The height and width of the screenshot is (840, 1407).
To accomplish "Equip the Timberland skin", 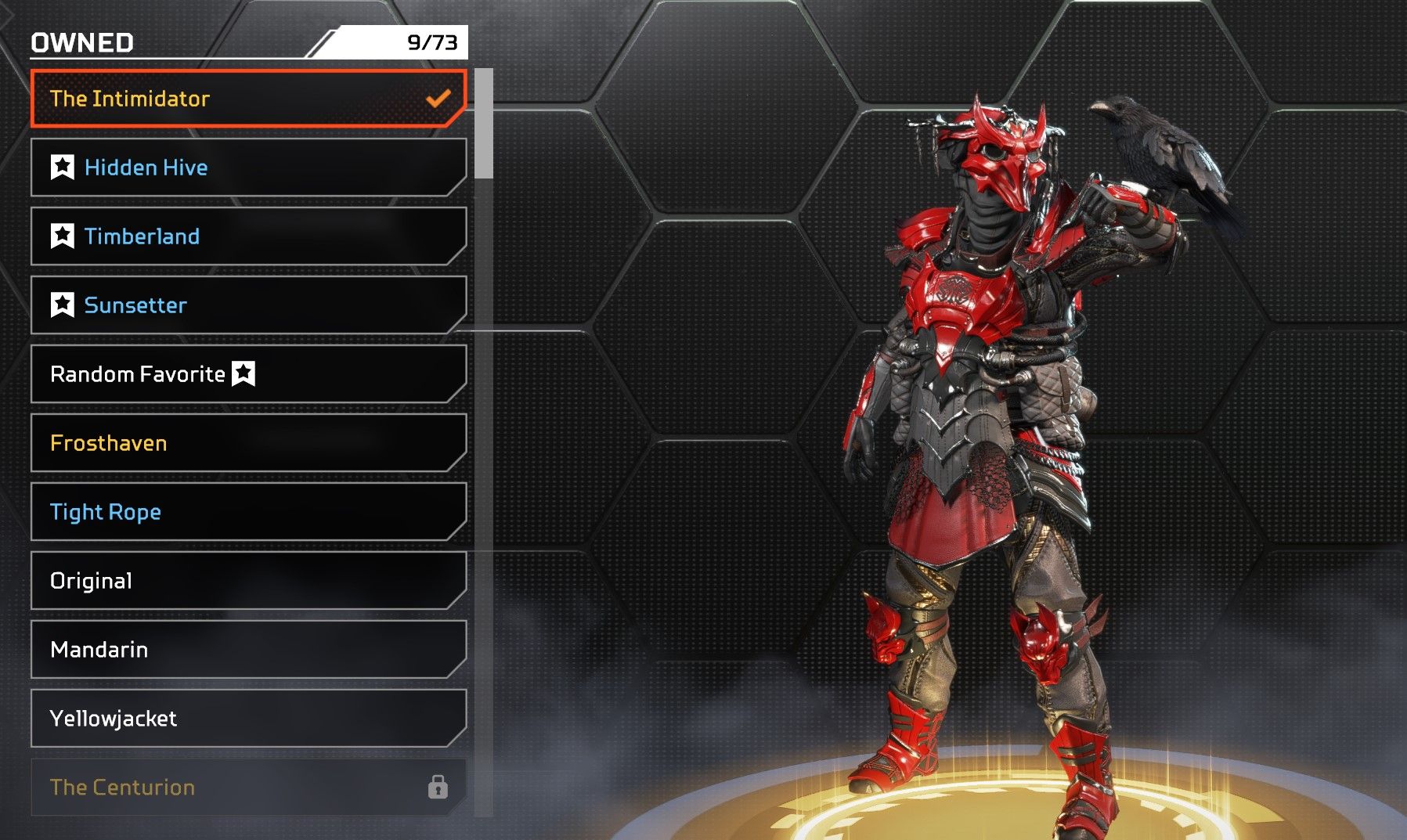I will tap(247, 236).
